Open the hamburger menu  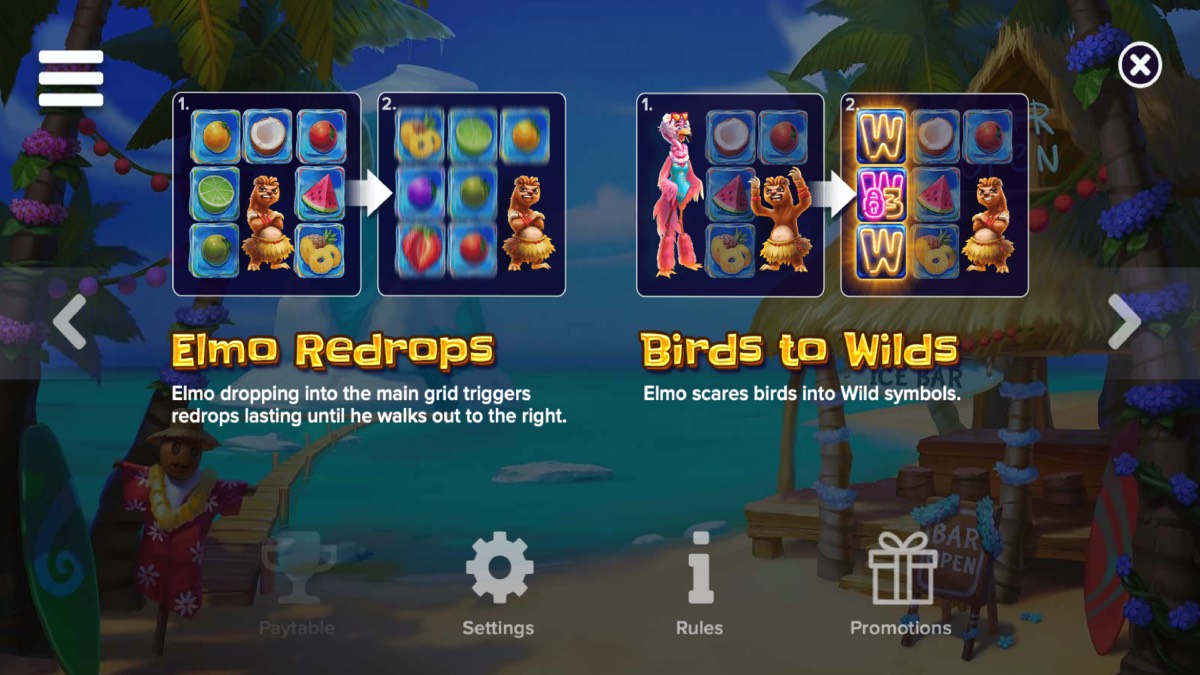(x=71, y=78)
